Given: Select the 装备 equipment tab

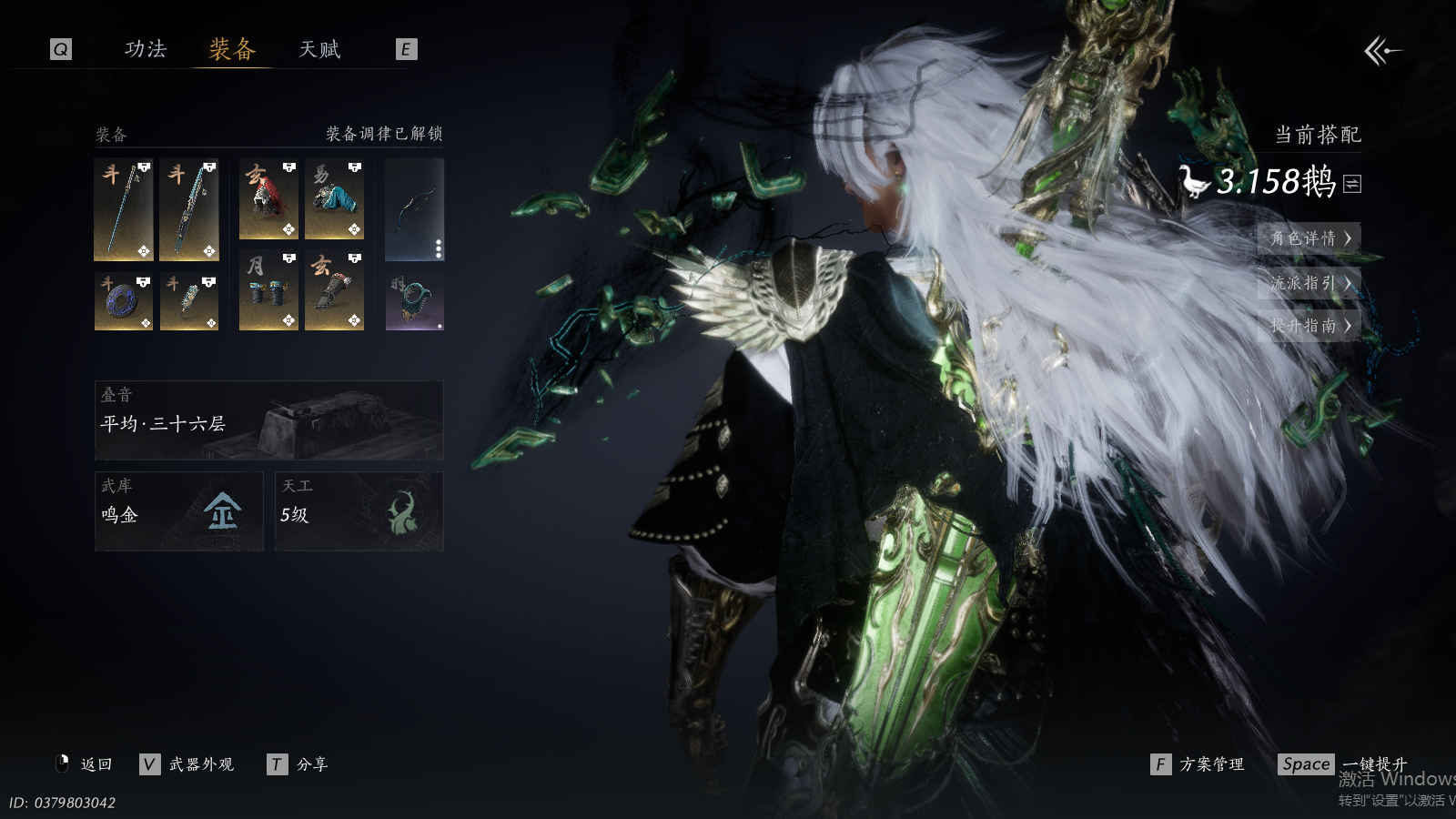Looking at the screenshot, I should (x=232, y=49).
